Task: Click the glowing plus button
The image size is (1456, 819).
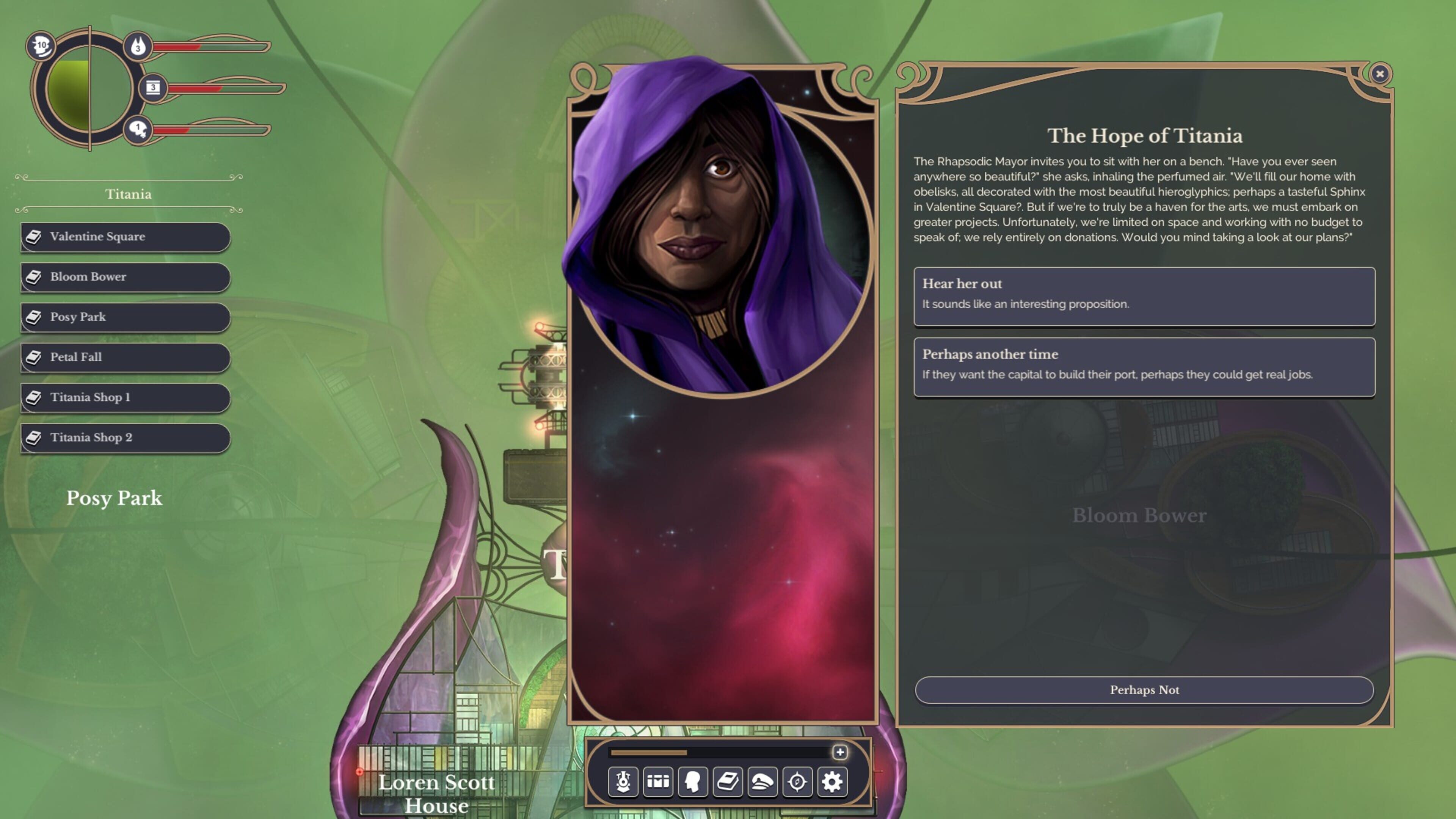Action: coord(840,752)
